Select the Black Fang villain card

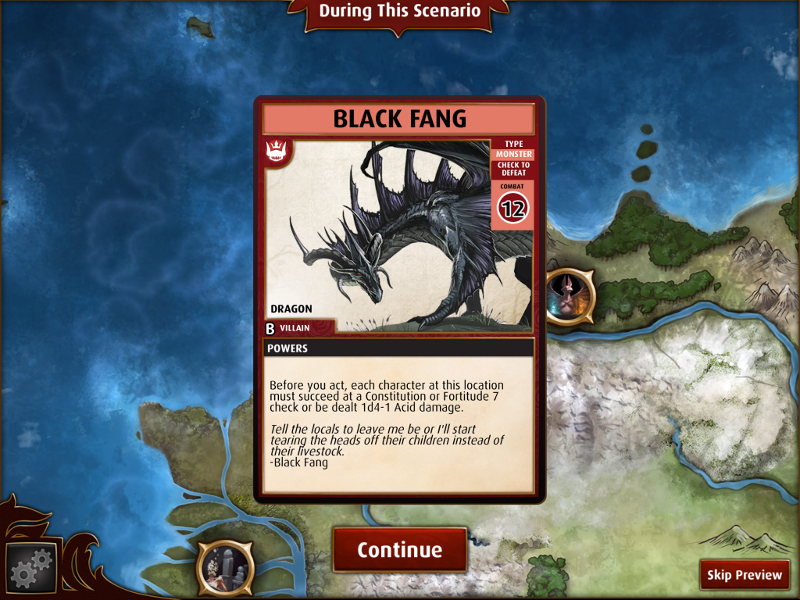pos(400,298)
